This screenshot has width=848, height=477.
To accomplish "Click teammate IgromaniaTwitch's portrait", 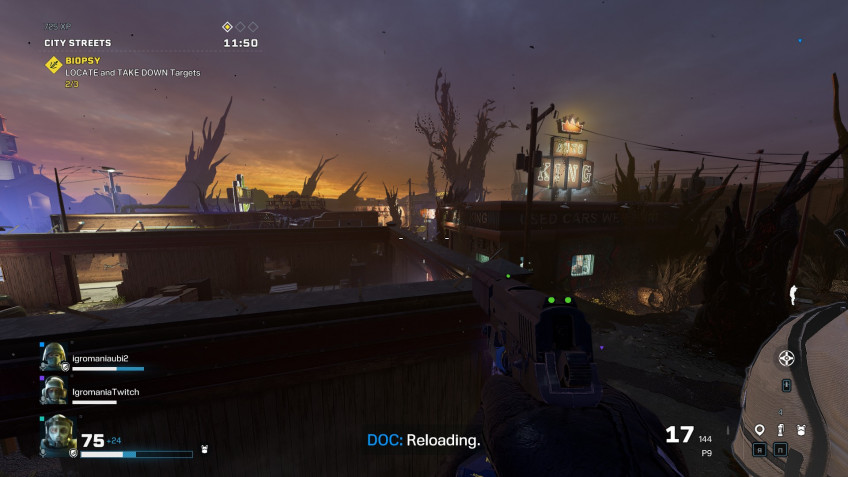I will pyautogui.click(x=54, y=392).
